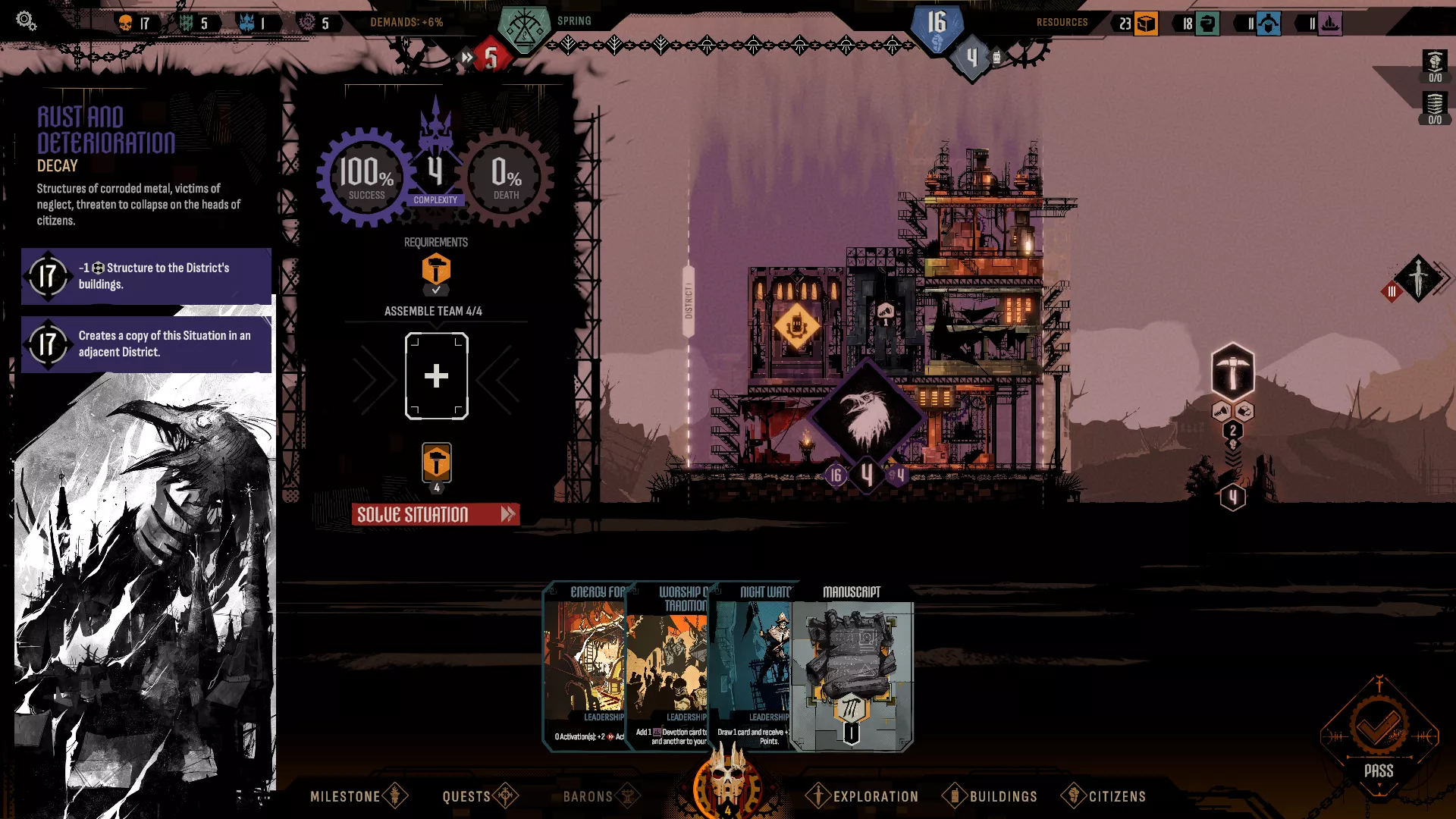
Task: Open the skull emblem at bottom center
Action: click(729, 785)
